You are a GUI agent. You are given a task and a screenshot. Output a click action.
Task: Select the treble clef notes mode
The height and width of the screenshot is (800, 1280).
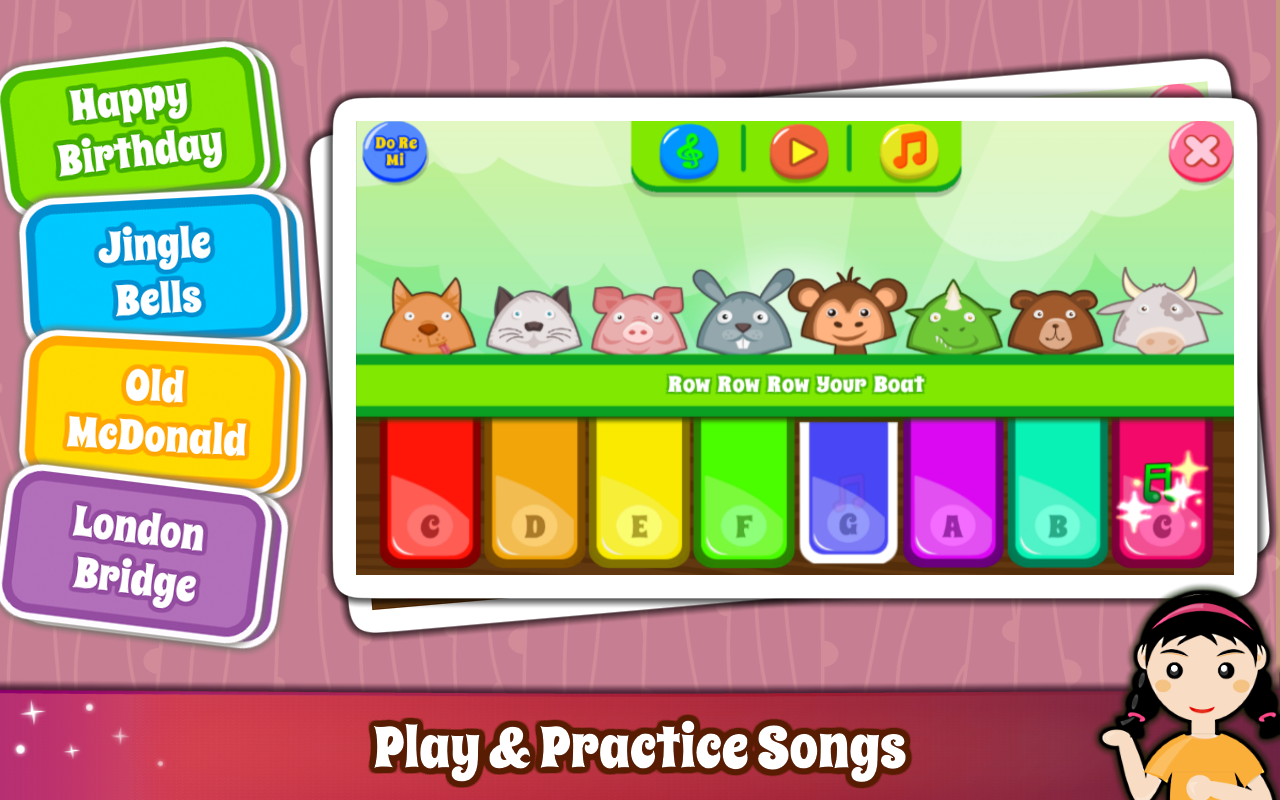(688, 153)
